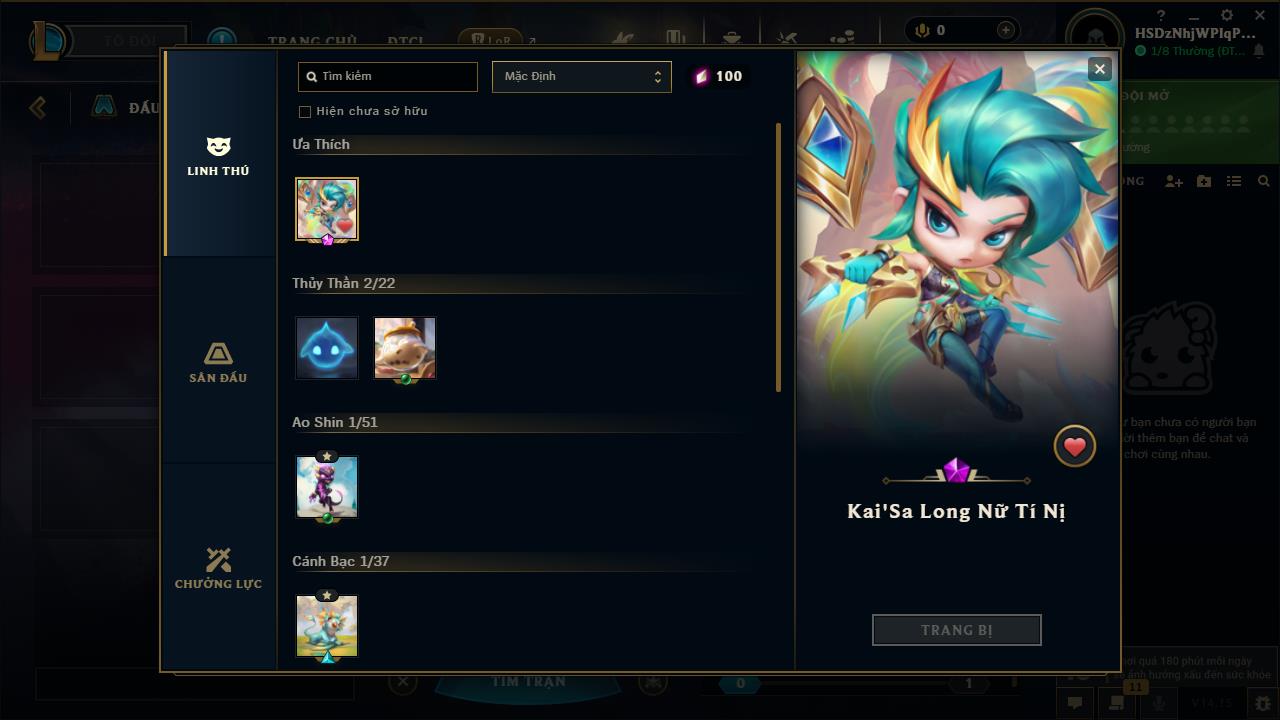Open the Mặc Định sort dropdown

tap(581, 77)
